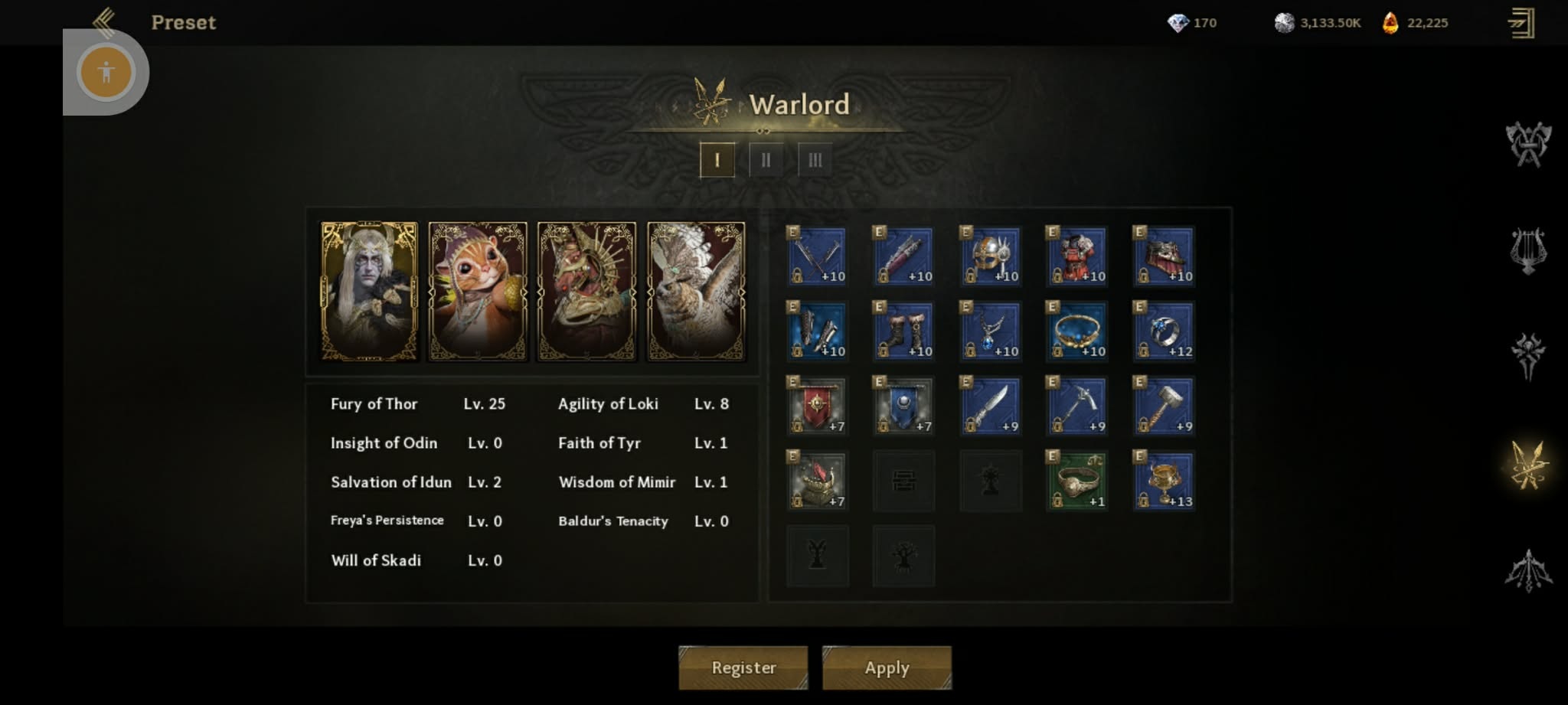Viewport: 1568px width, 705px height.
Task: Apply the current Warlord preset
Action: click(887, 667)
